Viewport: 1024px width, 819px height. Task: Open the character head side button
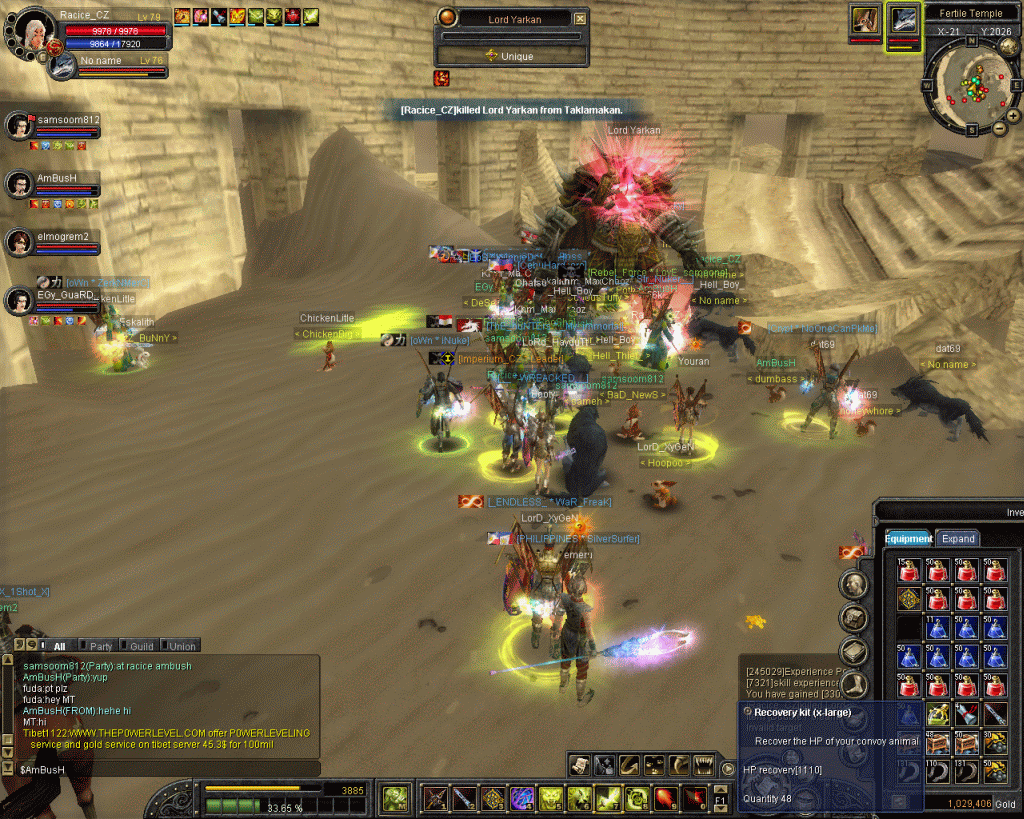853,583
